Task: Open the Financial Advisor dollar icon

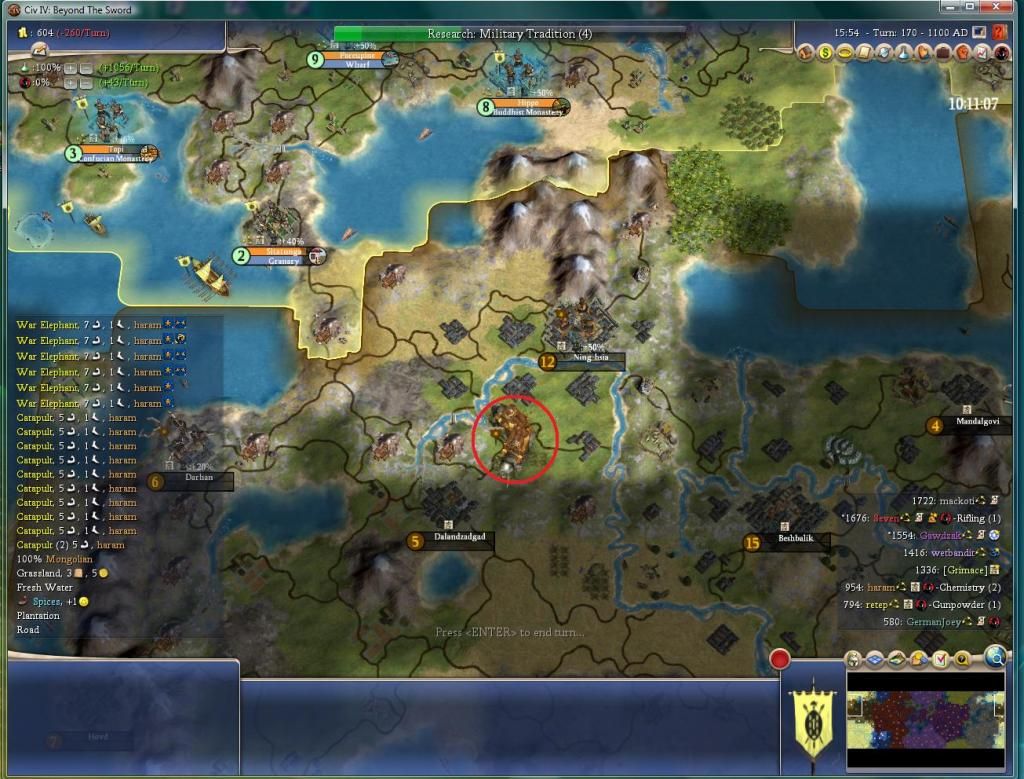Action: tap(826, 52)
